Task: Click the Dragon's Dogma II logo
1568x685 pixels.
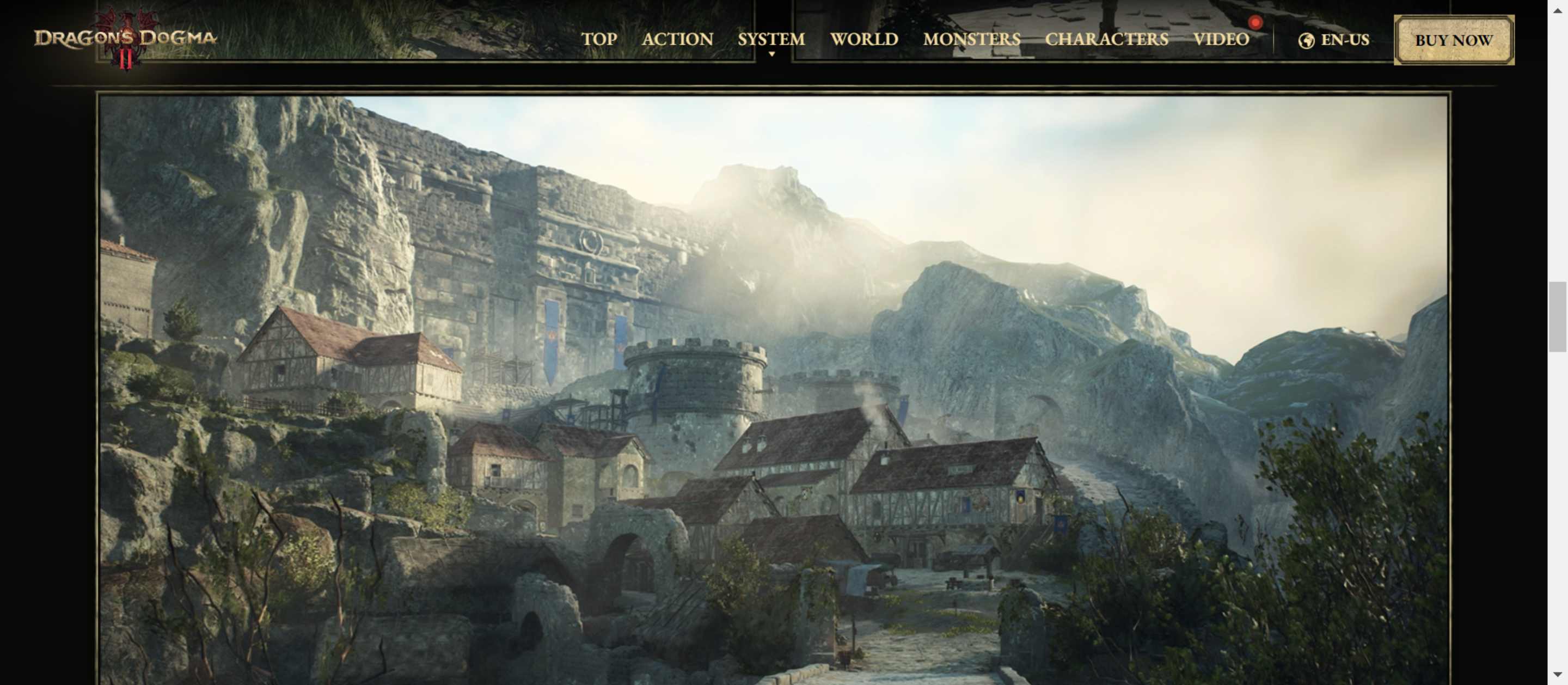Action: [x=125, y=38]
